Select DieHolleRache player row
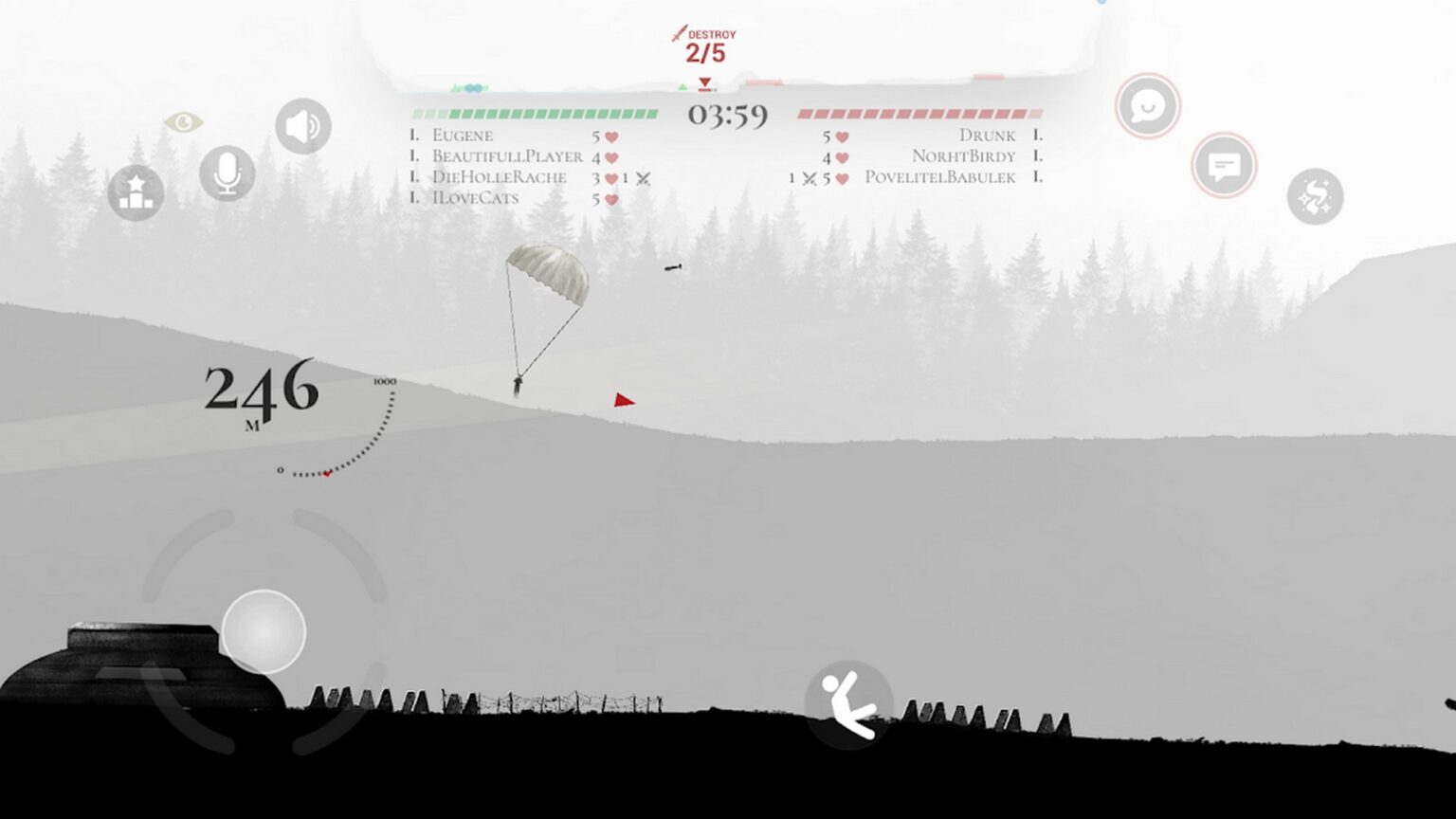The image size is (1456, 819). [499, 177]
